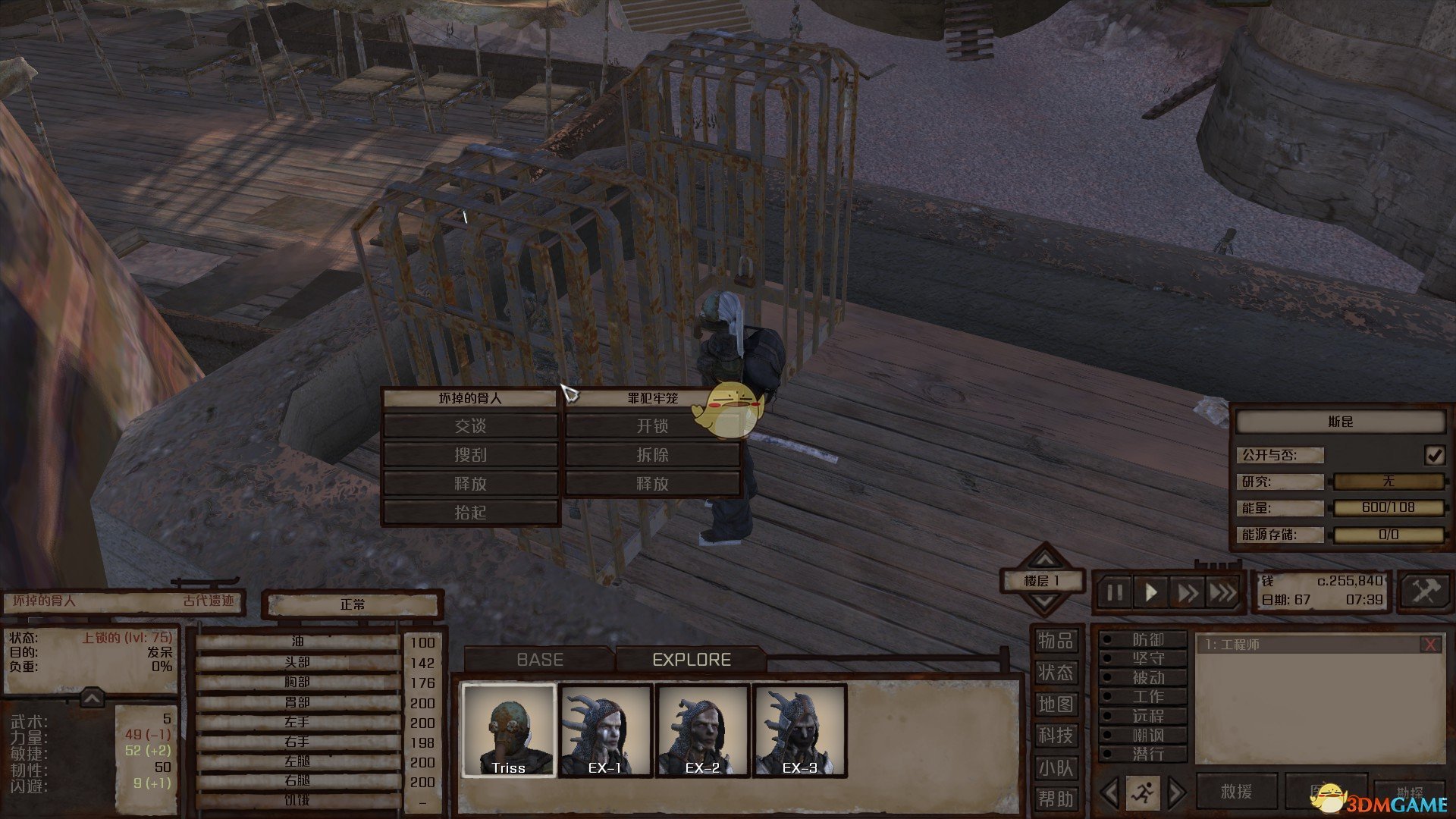
Task: Set game speed to normal play
Action: pos(1150,592)
